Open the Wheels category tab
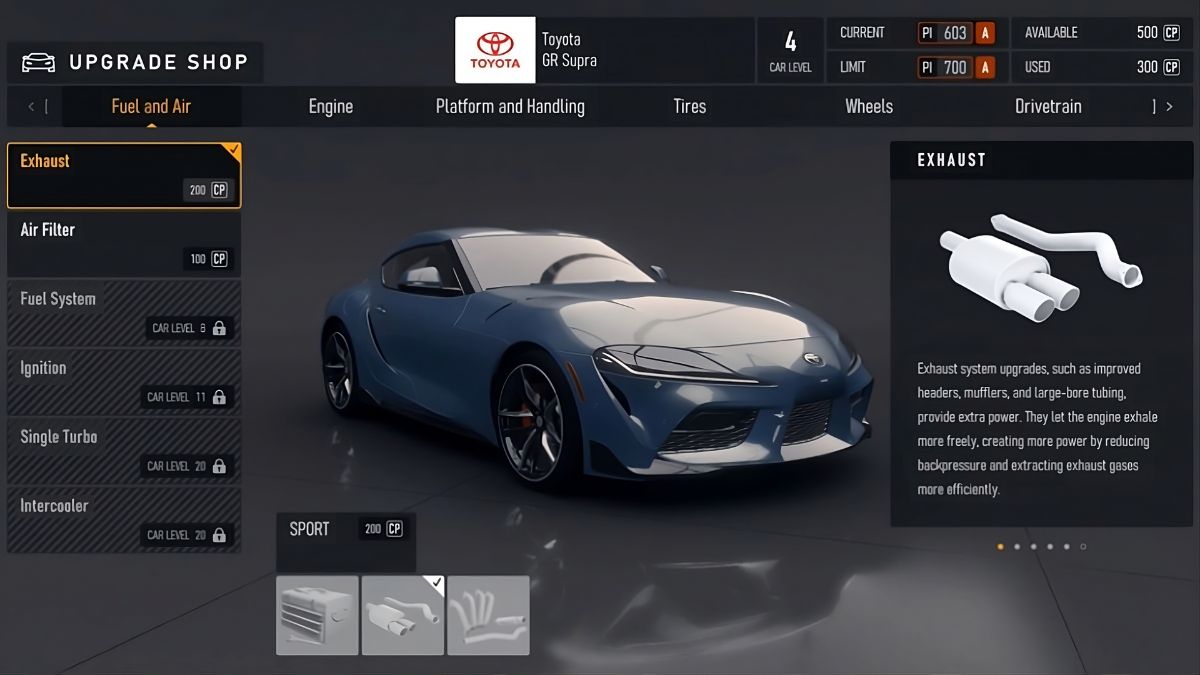Viewport: 1200px width, 675px height. tap(868, 107)
